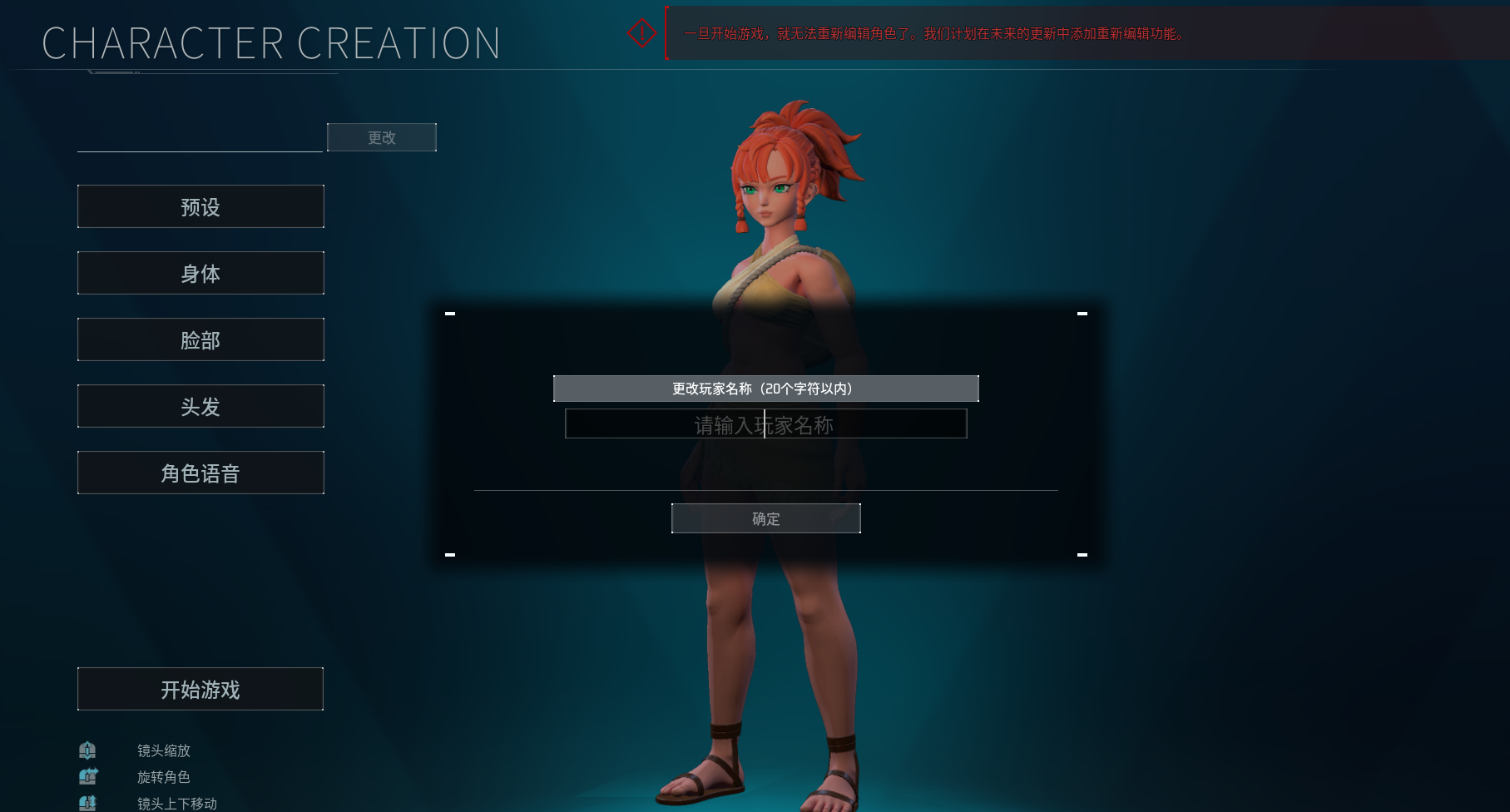The width and height of the screenshot is (1510, 812).
Task: Confirm the name with 确定
Action: pyautogui.click(x=765, y=518)
